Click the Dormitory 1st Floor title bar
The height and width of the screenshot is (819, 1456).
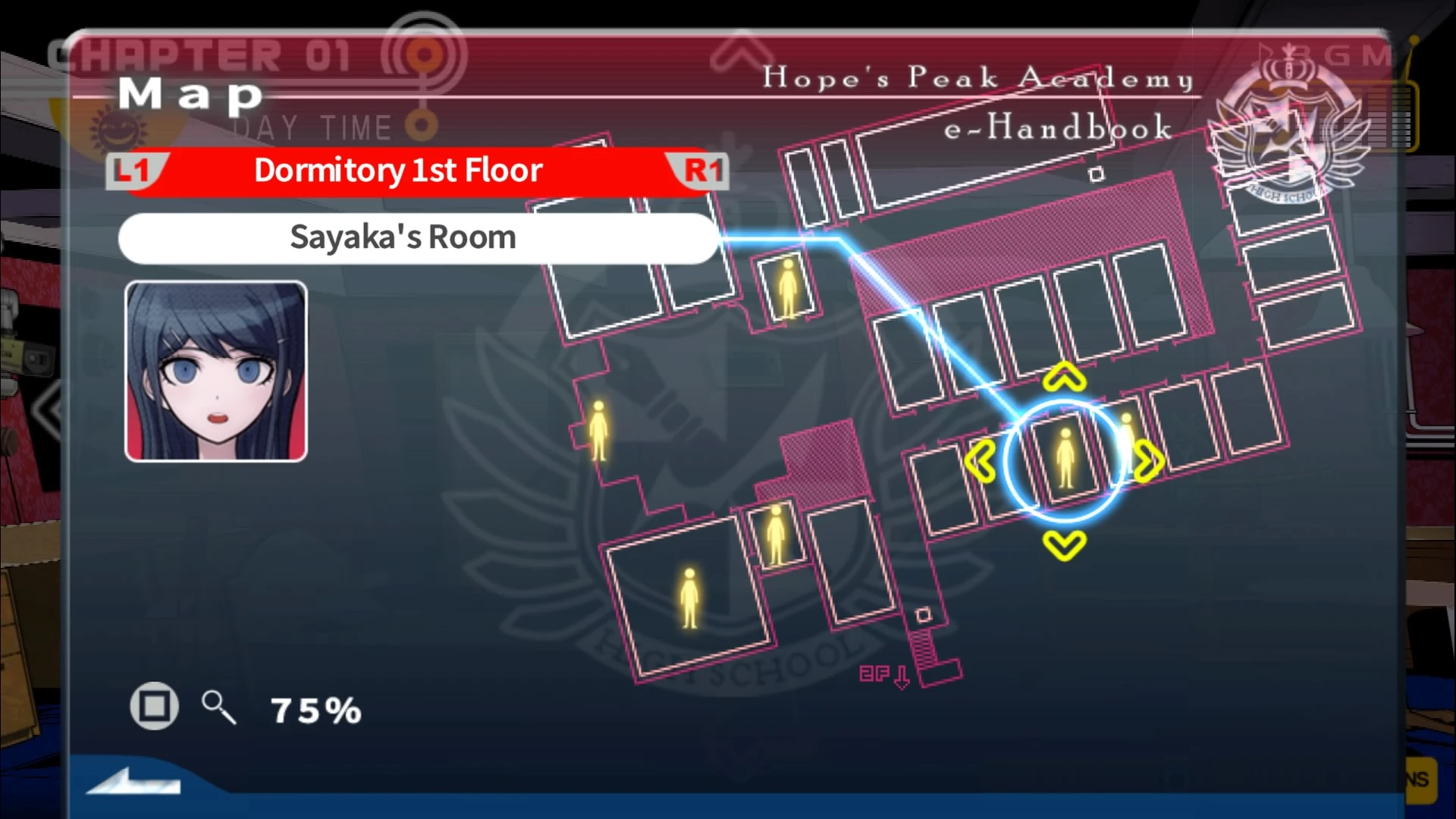click(x=397, y=170)
